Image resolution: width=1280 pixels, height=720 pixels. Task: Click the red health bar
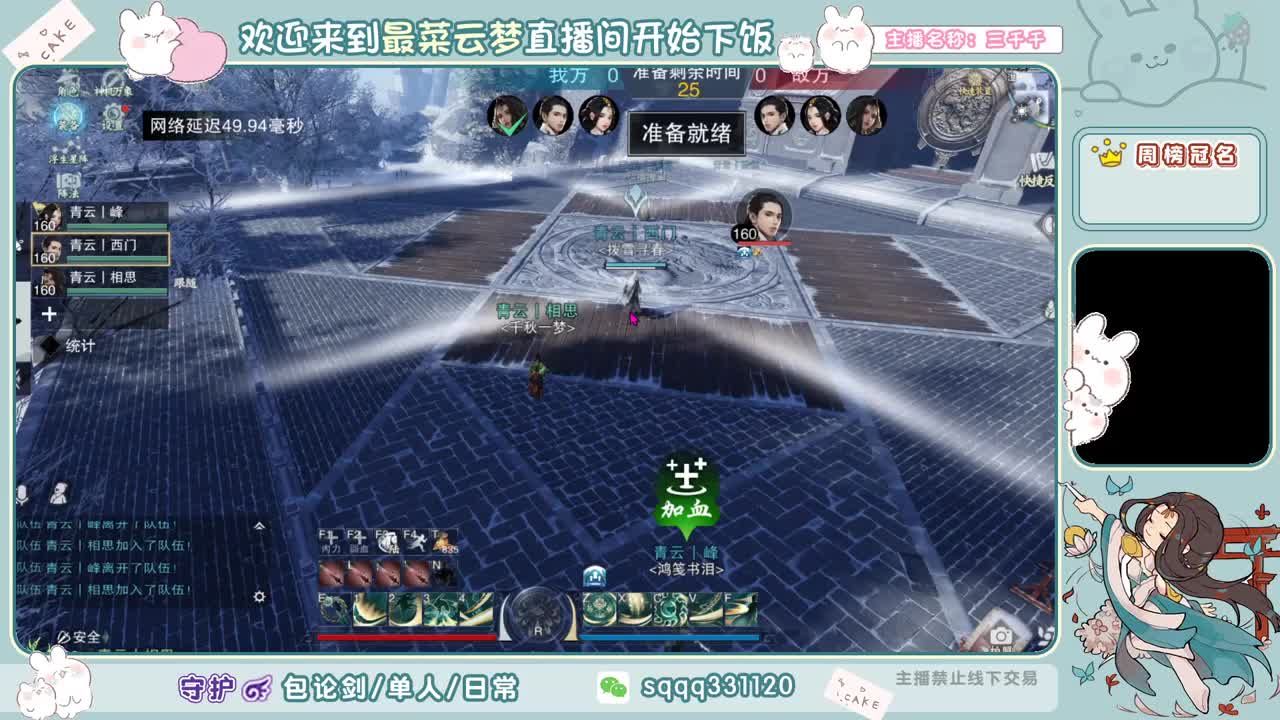405,637
